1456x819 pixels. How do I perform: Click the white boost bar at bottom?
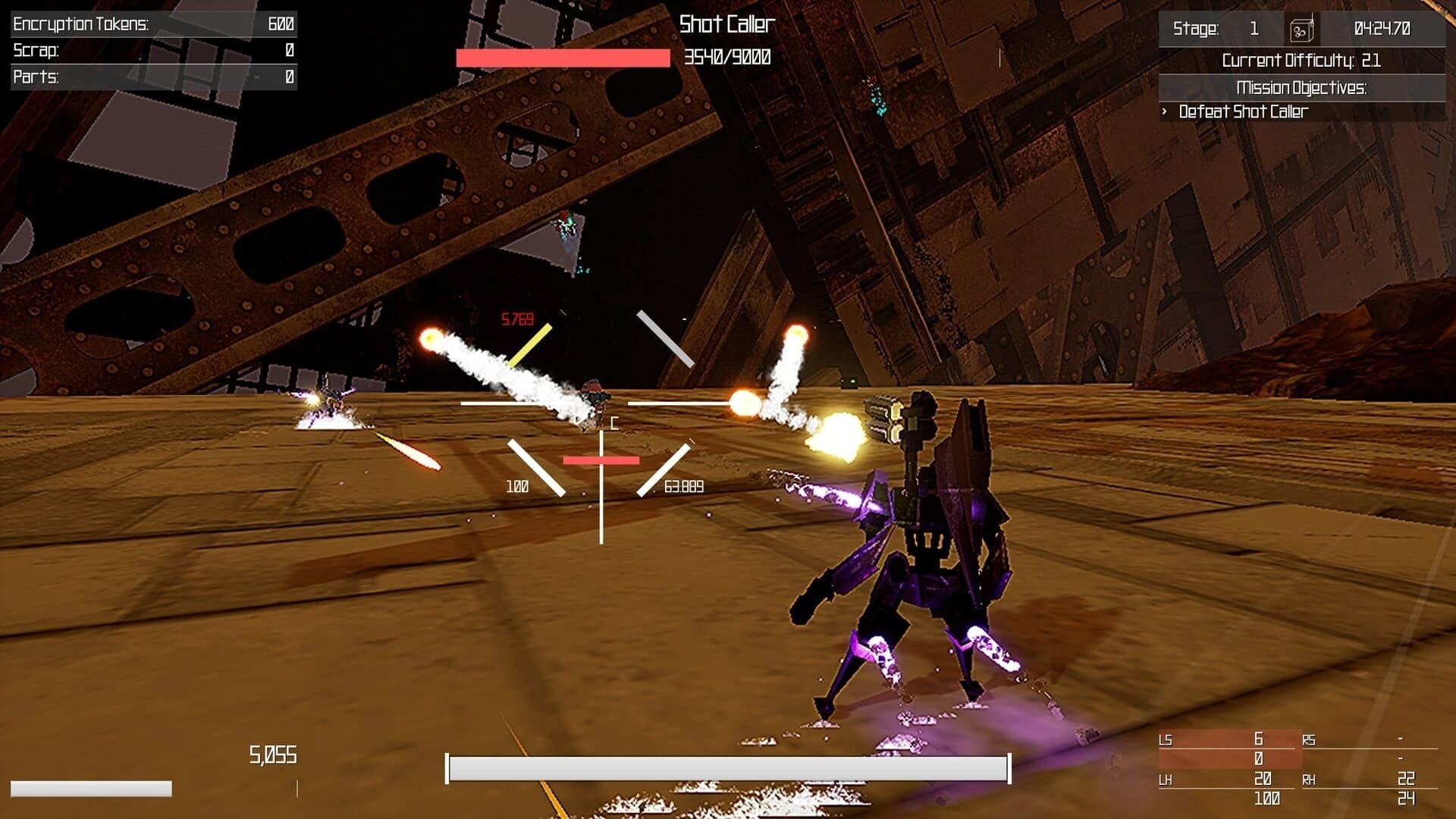tap(728, 768)
